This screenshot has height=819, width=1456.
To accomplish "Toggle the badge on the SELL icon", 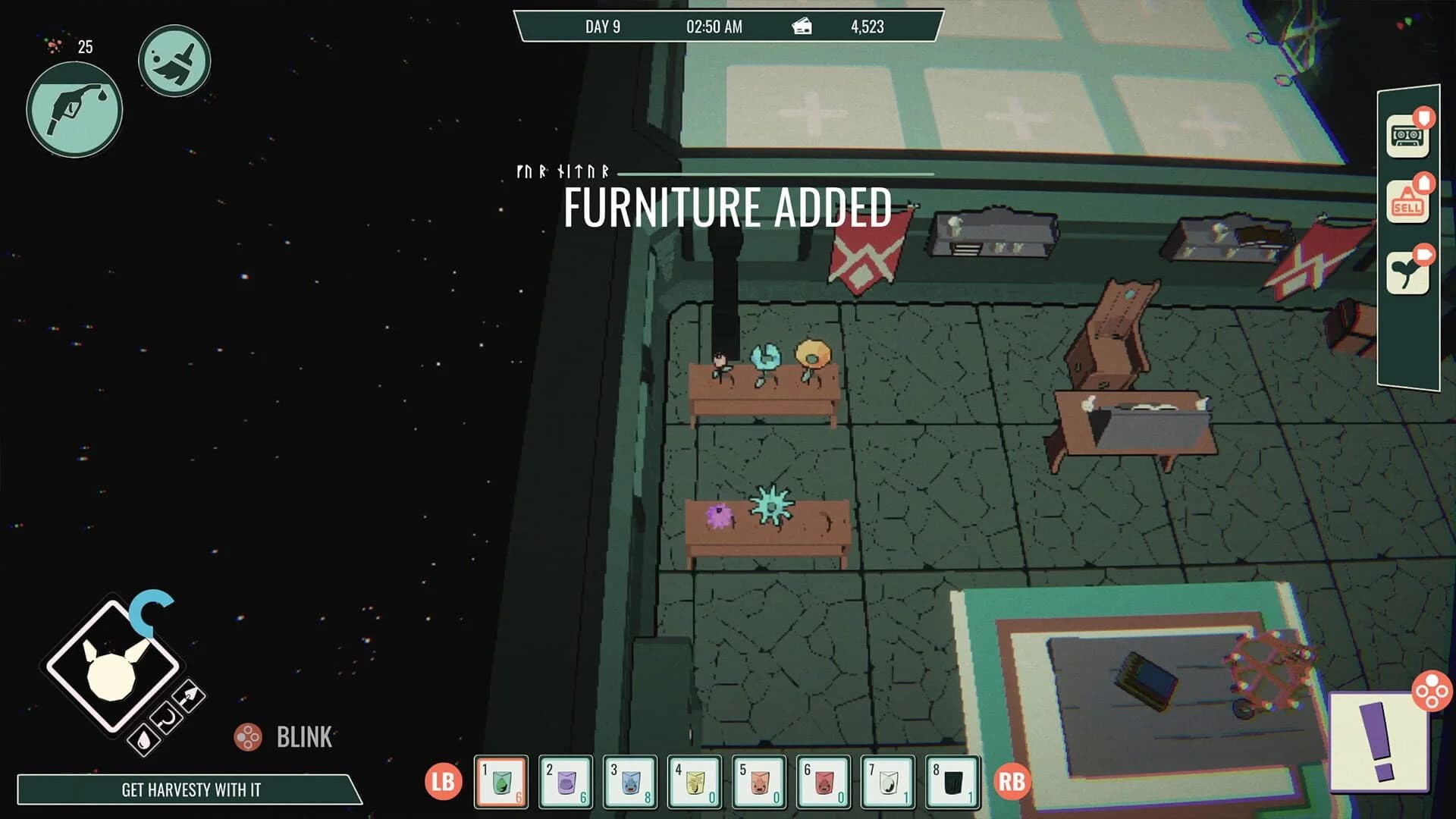I will click(1425, 184).
